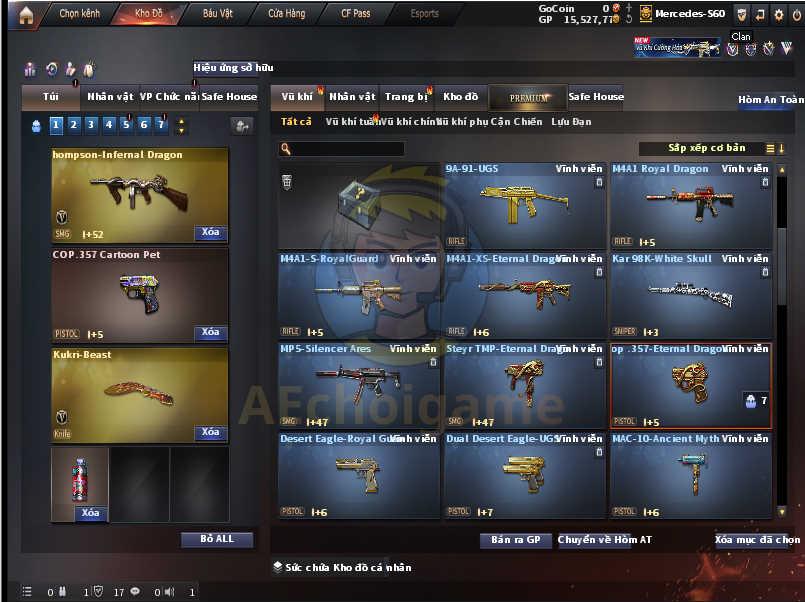Select the 9A-91-UGS rifle
This screenshot has height=602, width=805.
pos(524,205)
